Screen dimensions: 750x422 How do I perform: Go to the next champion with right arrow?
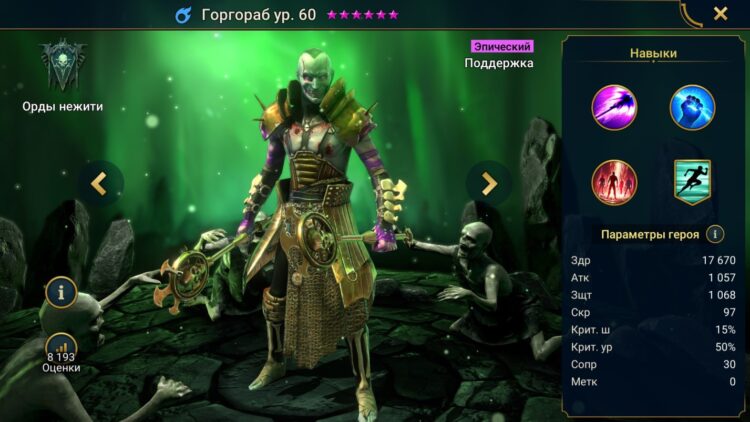489,183
